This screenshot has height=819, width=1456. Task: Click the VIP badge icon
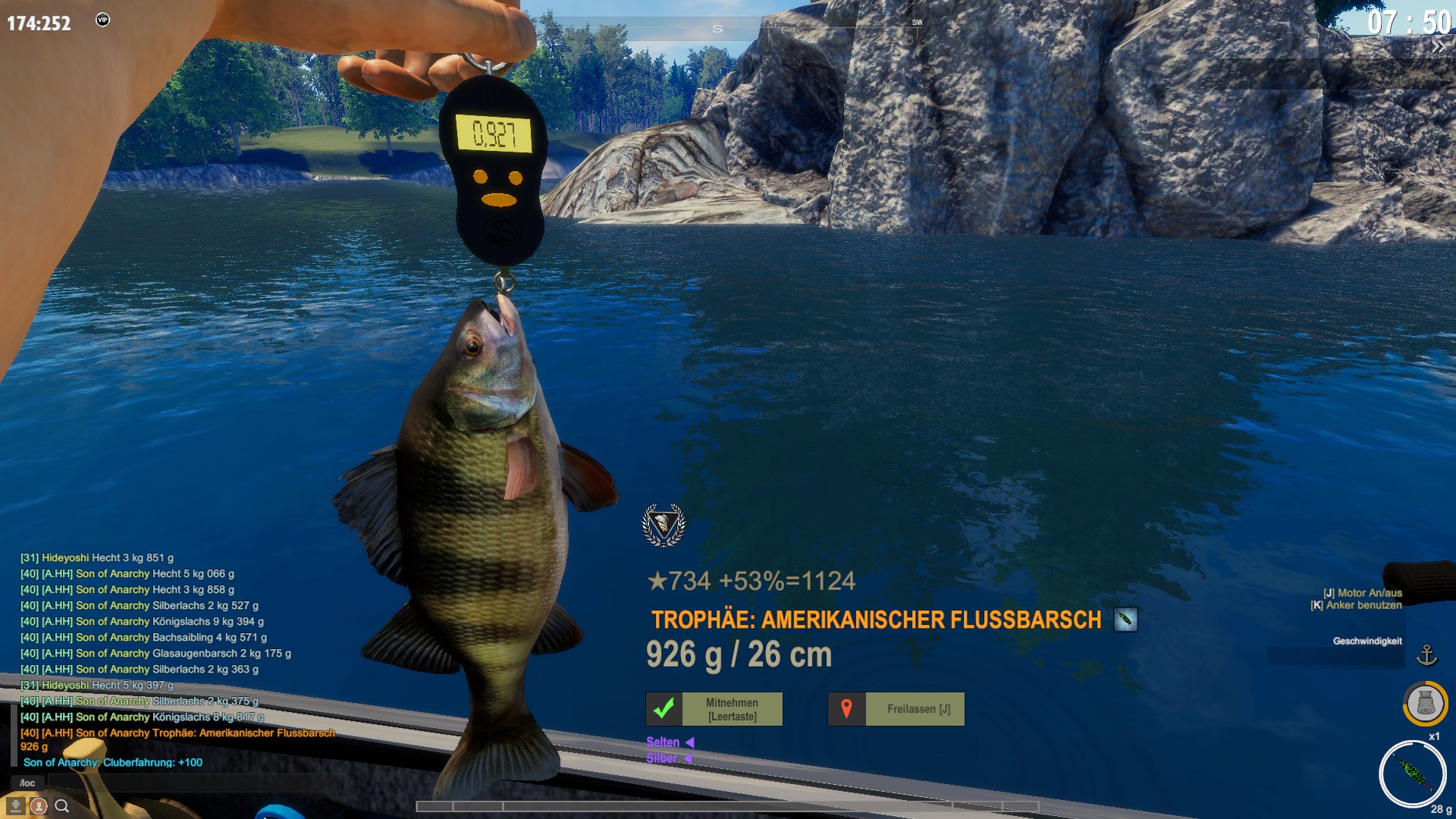point(103,20)
